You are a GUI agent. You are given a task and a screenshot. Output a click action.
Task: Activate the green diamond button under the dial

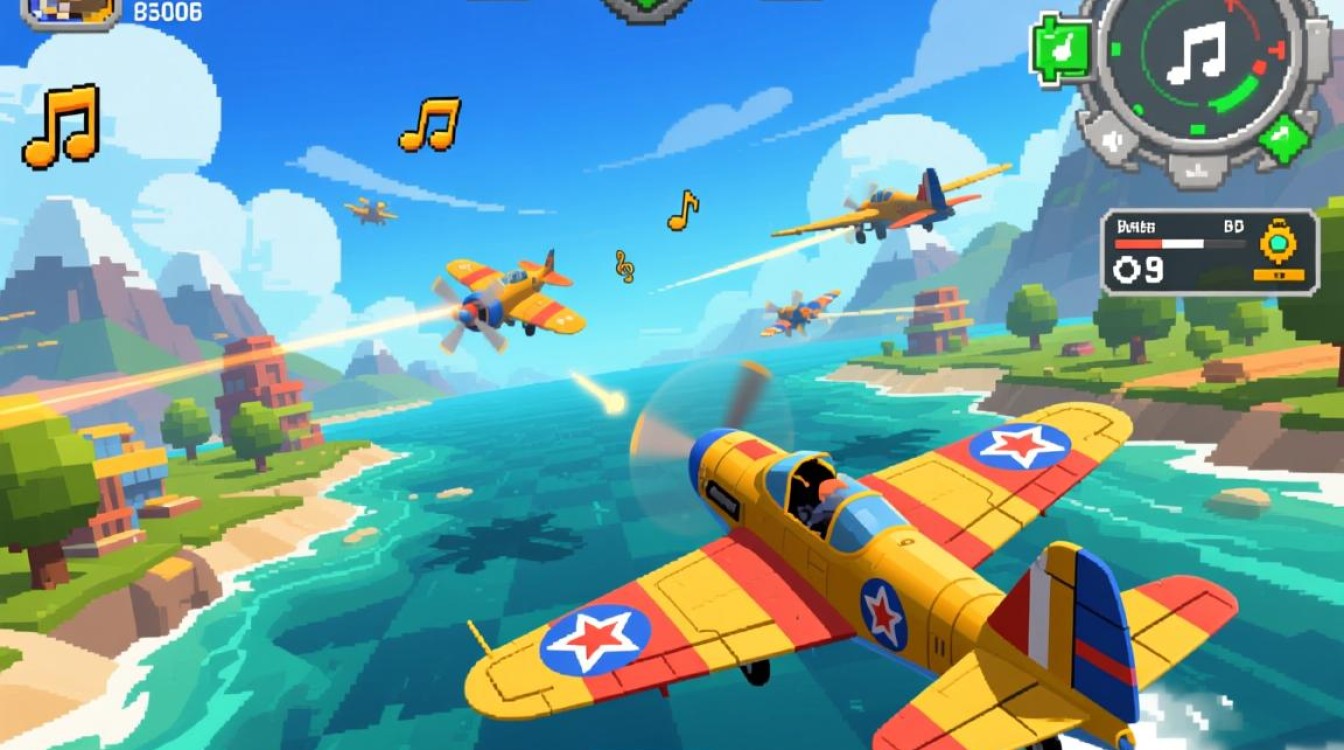[1283, 139]
